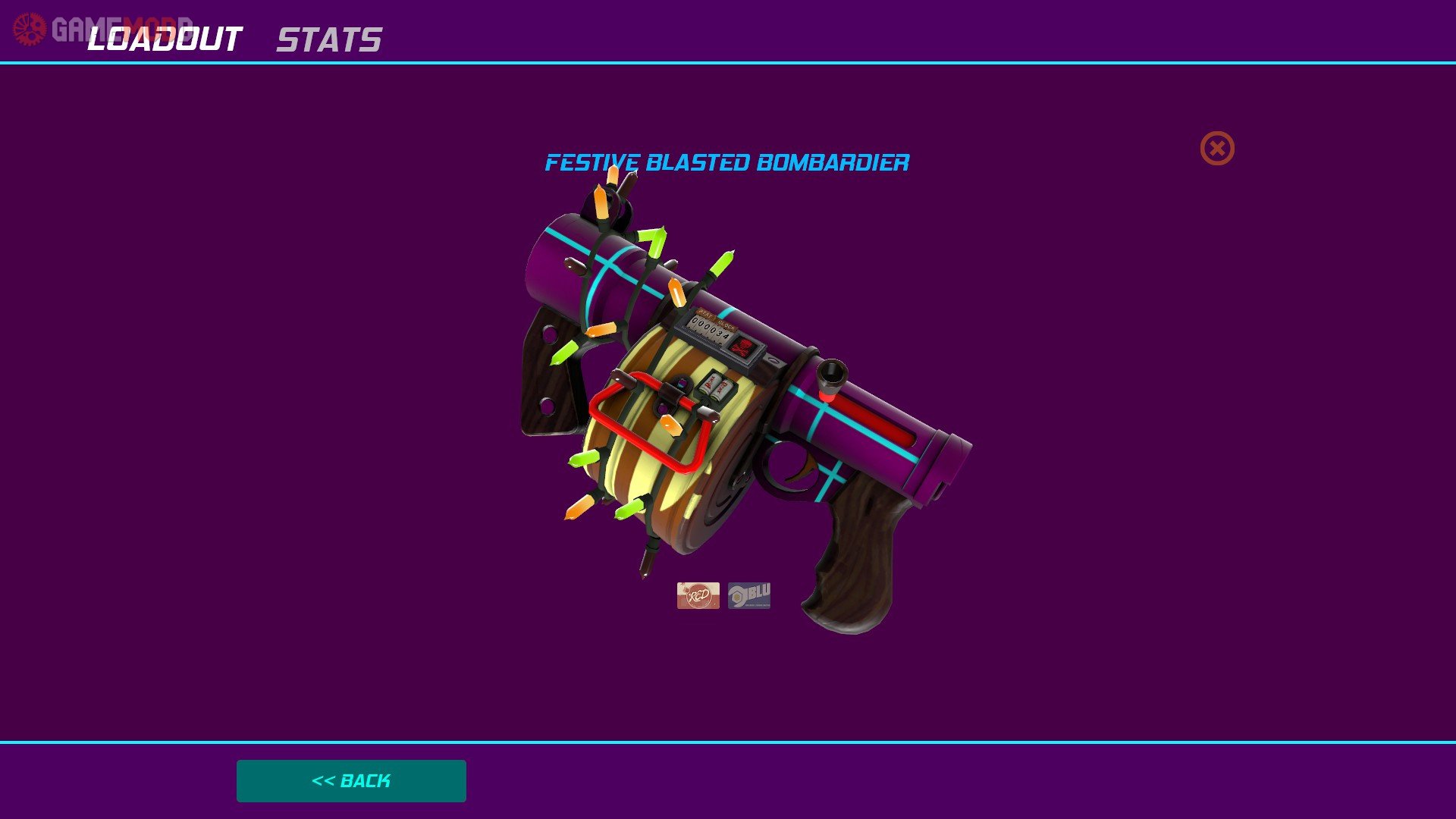This screenshot has height=819, width=1456.
Task: Go back with the << BACK button
Action: coord(351,780)
